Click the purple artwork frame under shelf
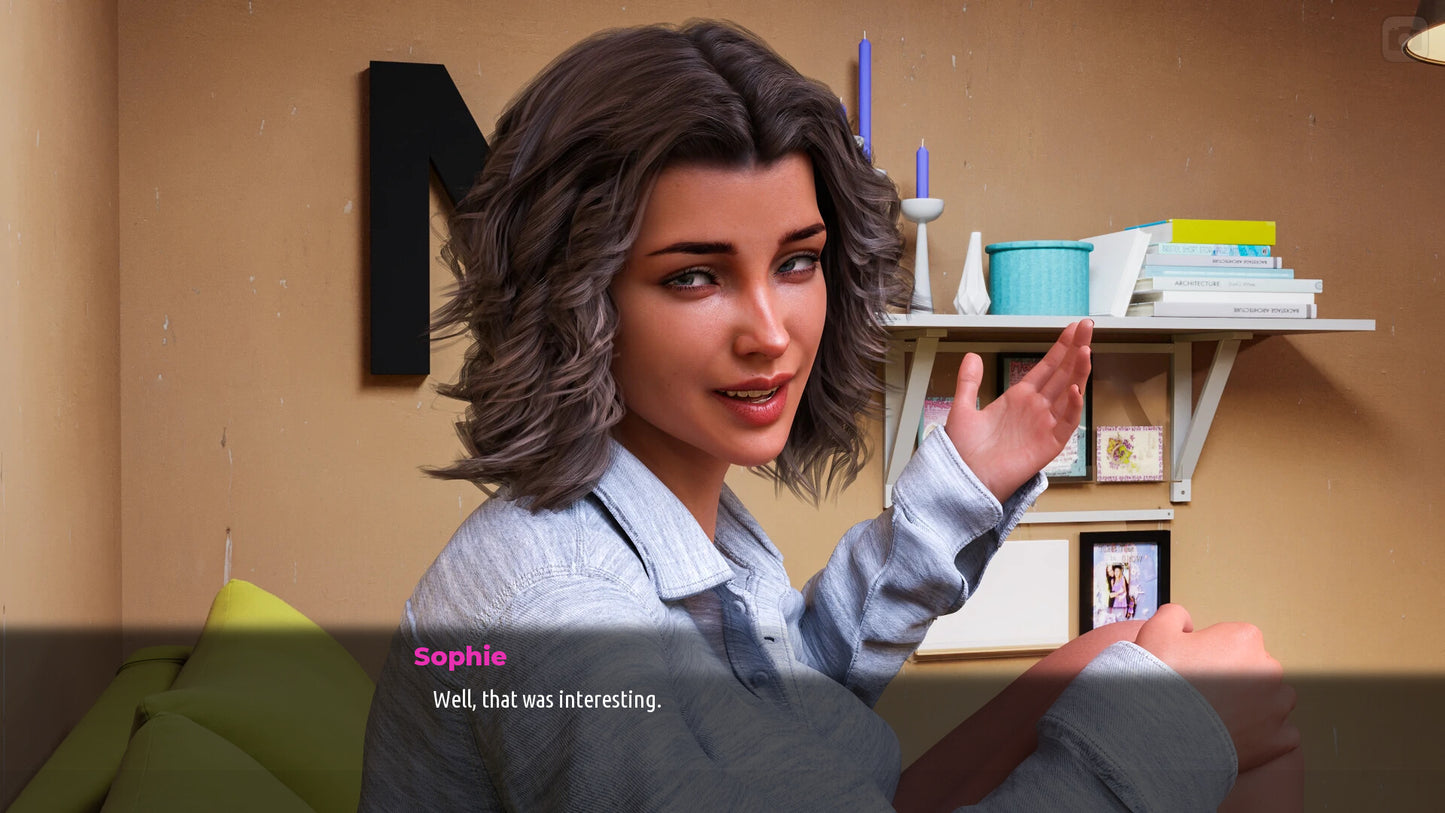 [1130, 455]
